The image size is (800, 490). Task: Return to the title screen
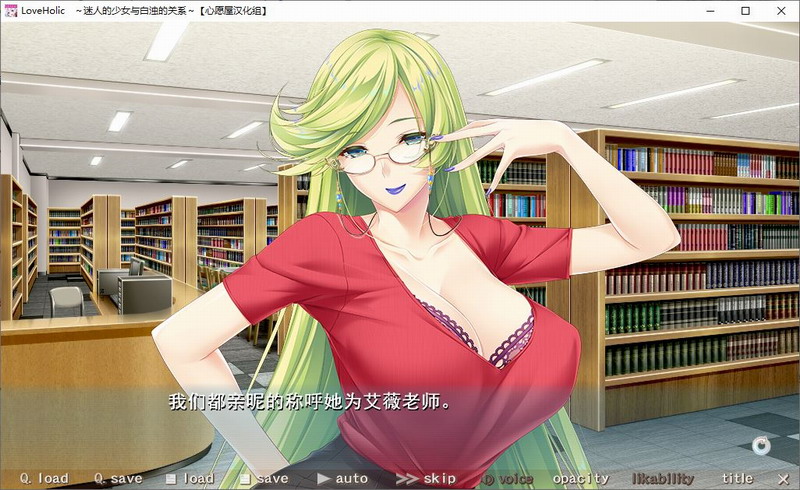click(x=737, y=479)
